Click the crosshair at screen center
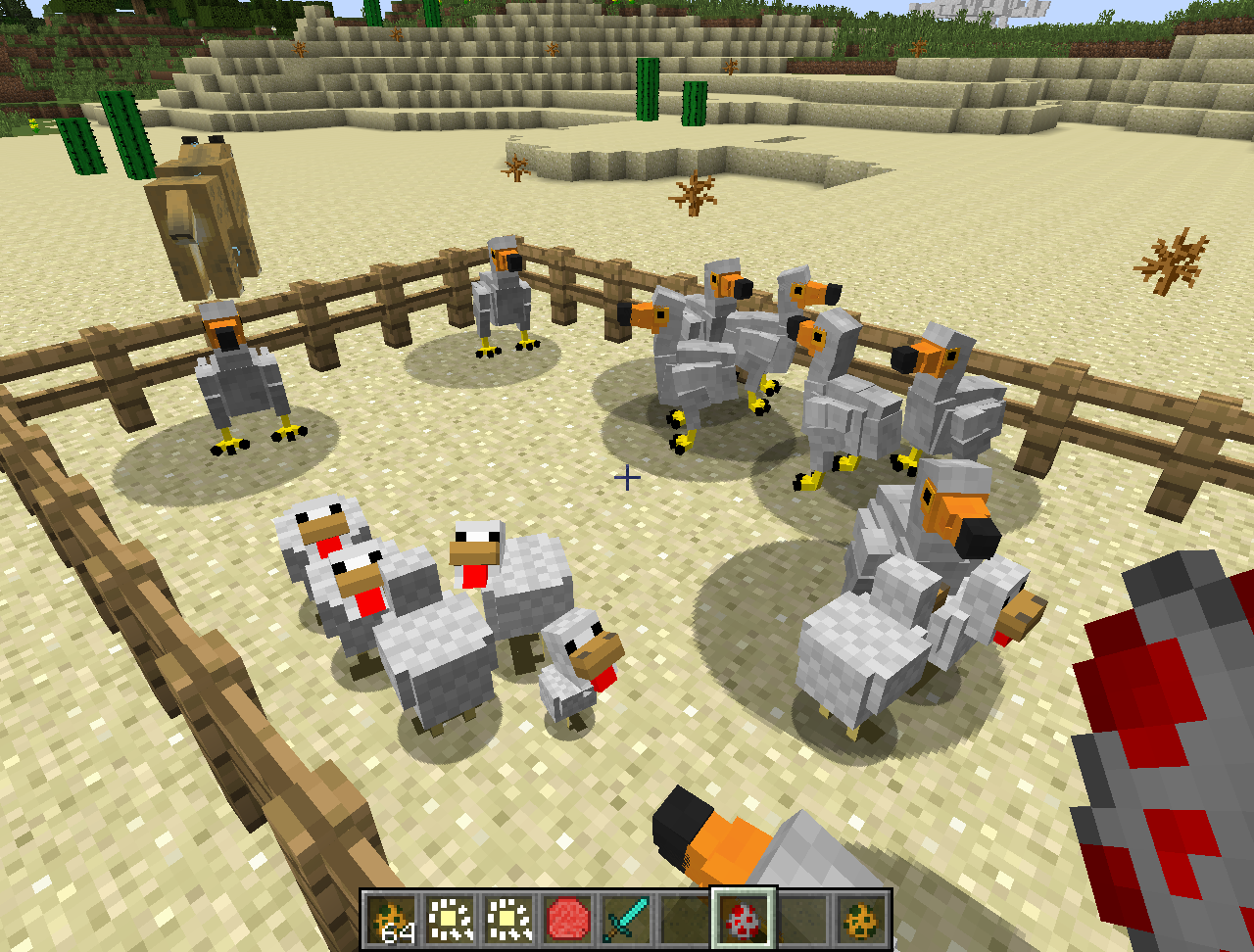 pyautogui.click(x=626, y=479)
